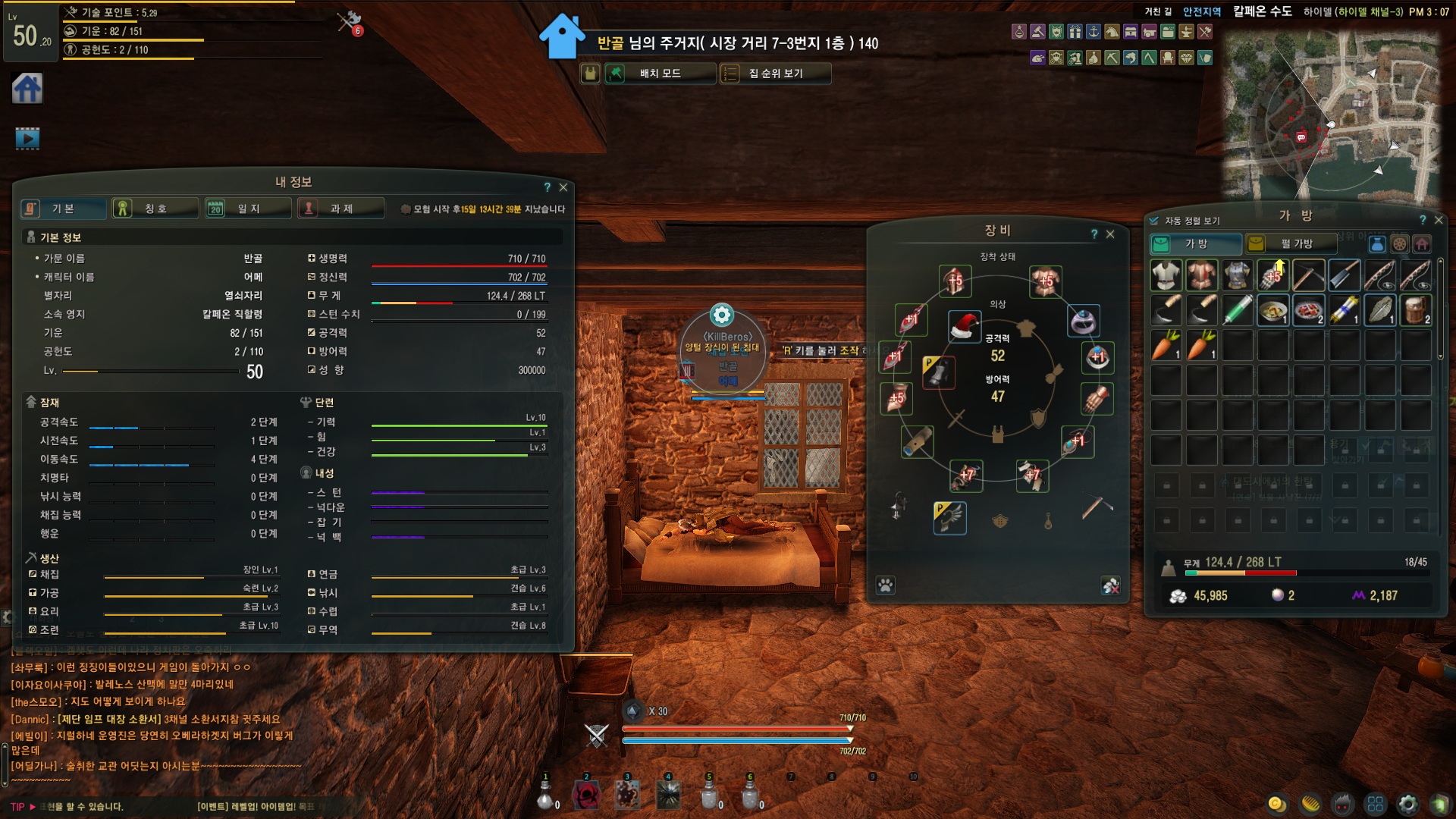Open the minimap in the top-right corner
This screenshot has width=1456, height=819.
coord(1331,114)
